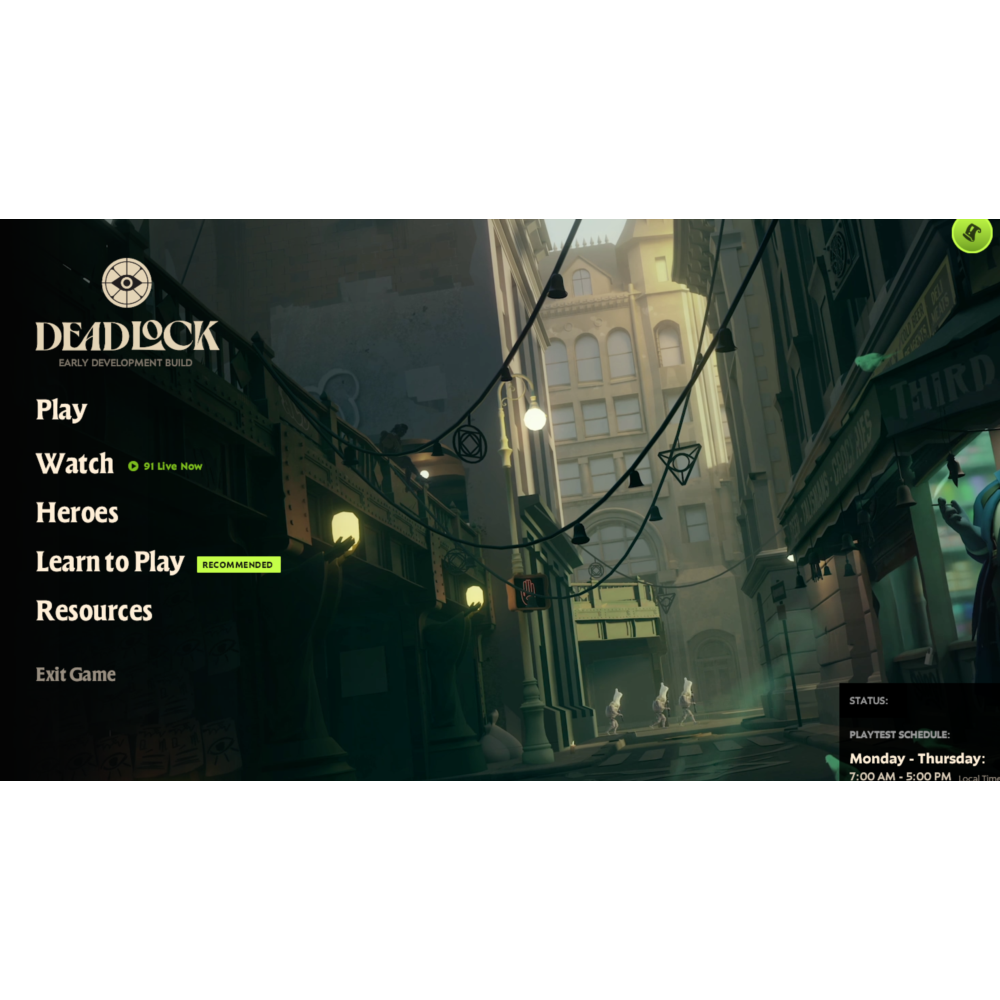
Task: Choose Learn to Play
Action: [110, 562]
